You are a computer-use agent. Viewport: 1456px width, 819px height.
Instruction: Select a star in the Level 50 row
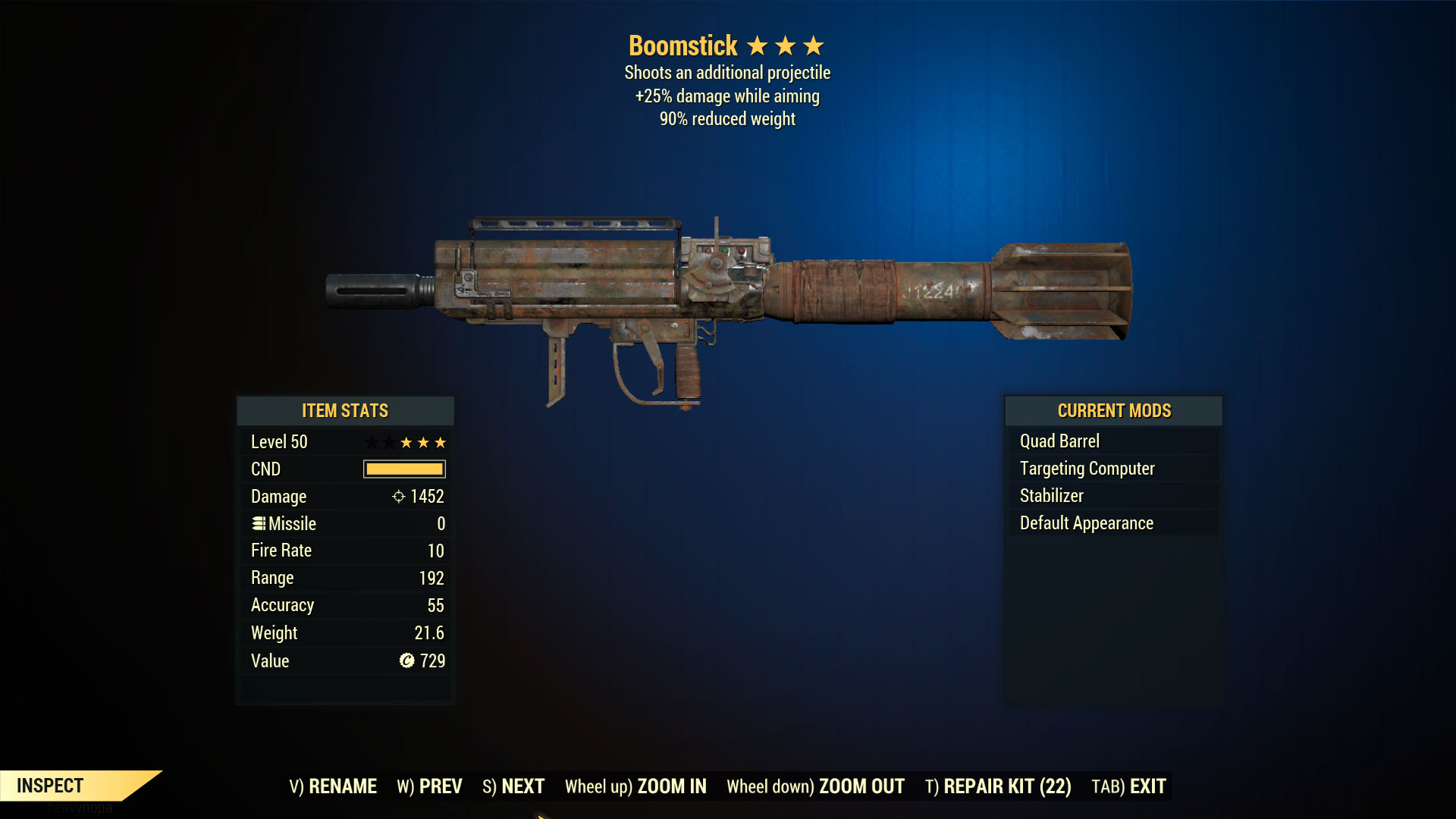[422, 441]
